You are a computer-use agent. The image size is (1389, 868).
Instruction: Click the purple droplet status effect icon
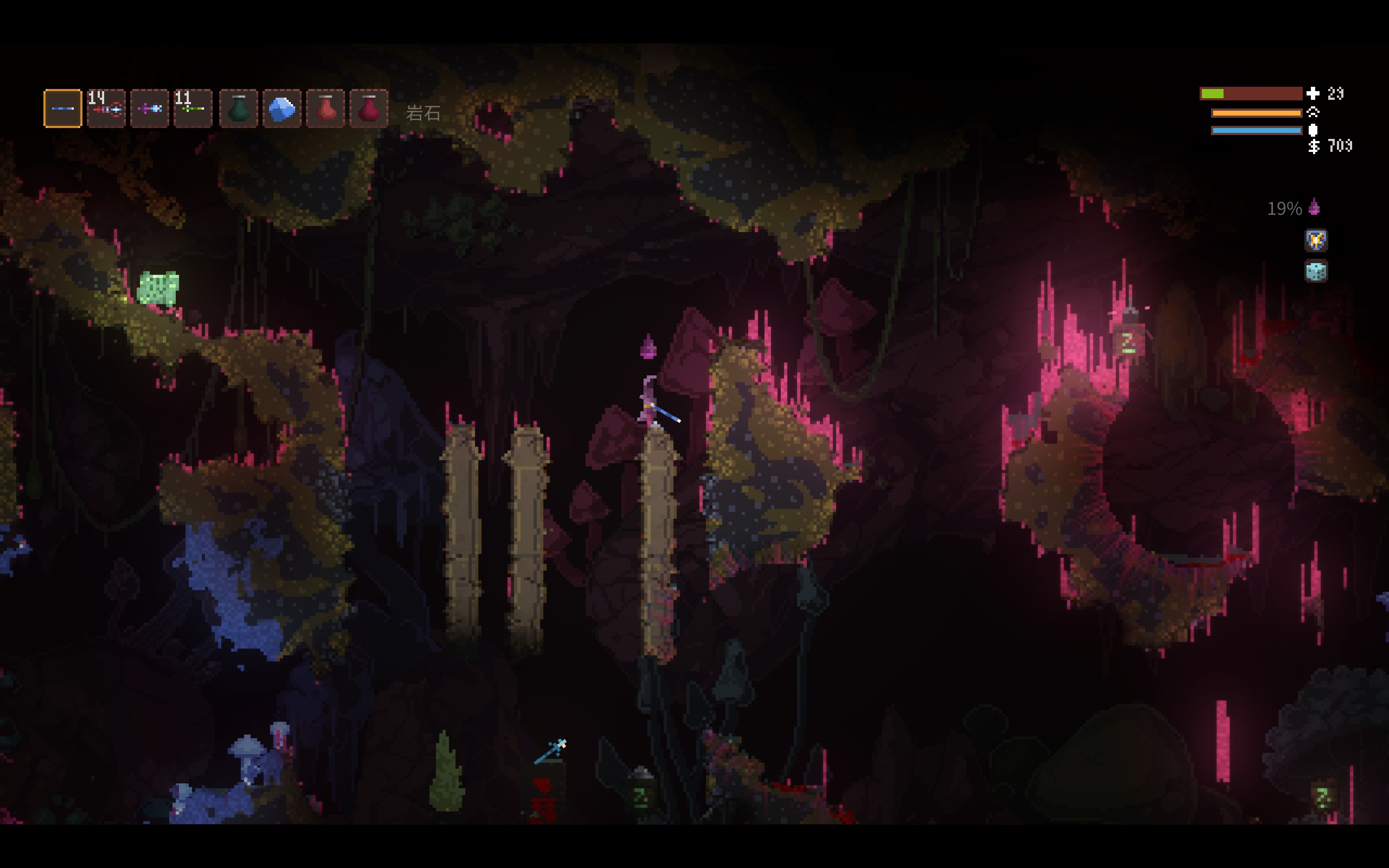[x=1314, y=208]
